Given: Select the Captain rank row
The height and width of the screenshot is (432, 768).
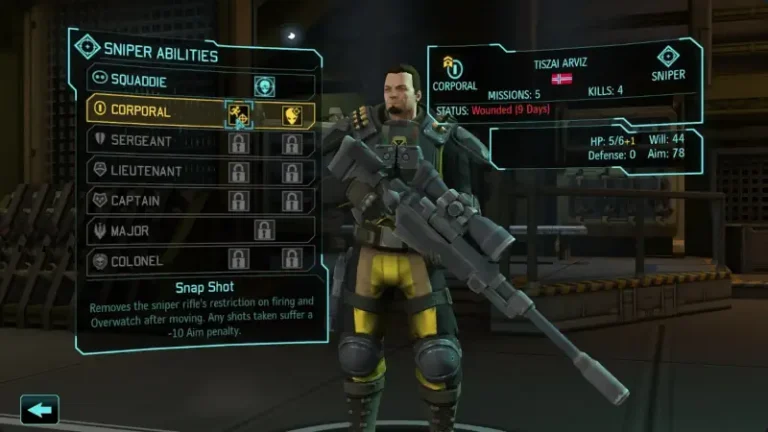Looking at the screenshot, I should tap(150, 201).
